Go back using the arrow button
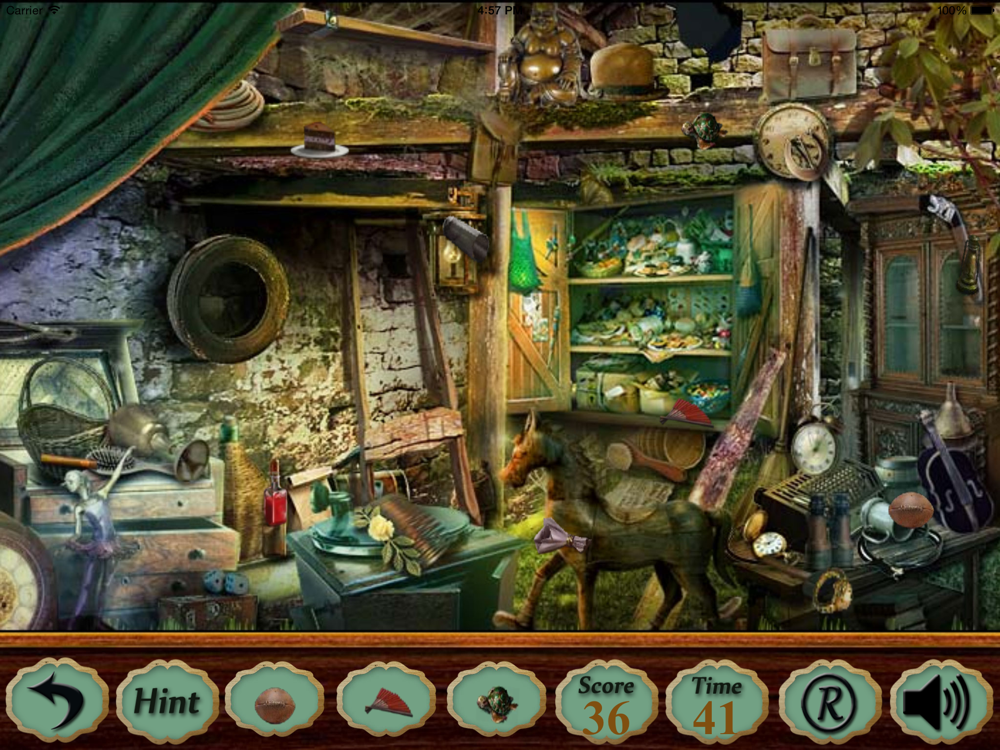The width and height of the screenshot is (1000, 750). click(56, 701)
